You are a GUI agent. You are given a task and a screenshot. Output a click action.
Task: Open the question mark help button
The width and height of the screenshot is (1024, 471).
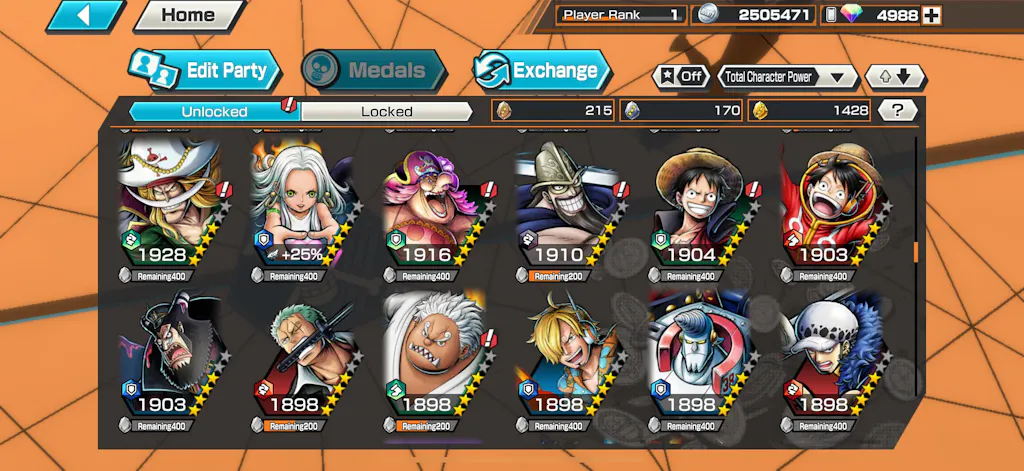tap(897, 111)
